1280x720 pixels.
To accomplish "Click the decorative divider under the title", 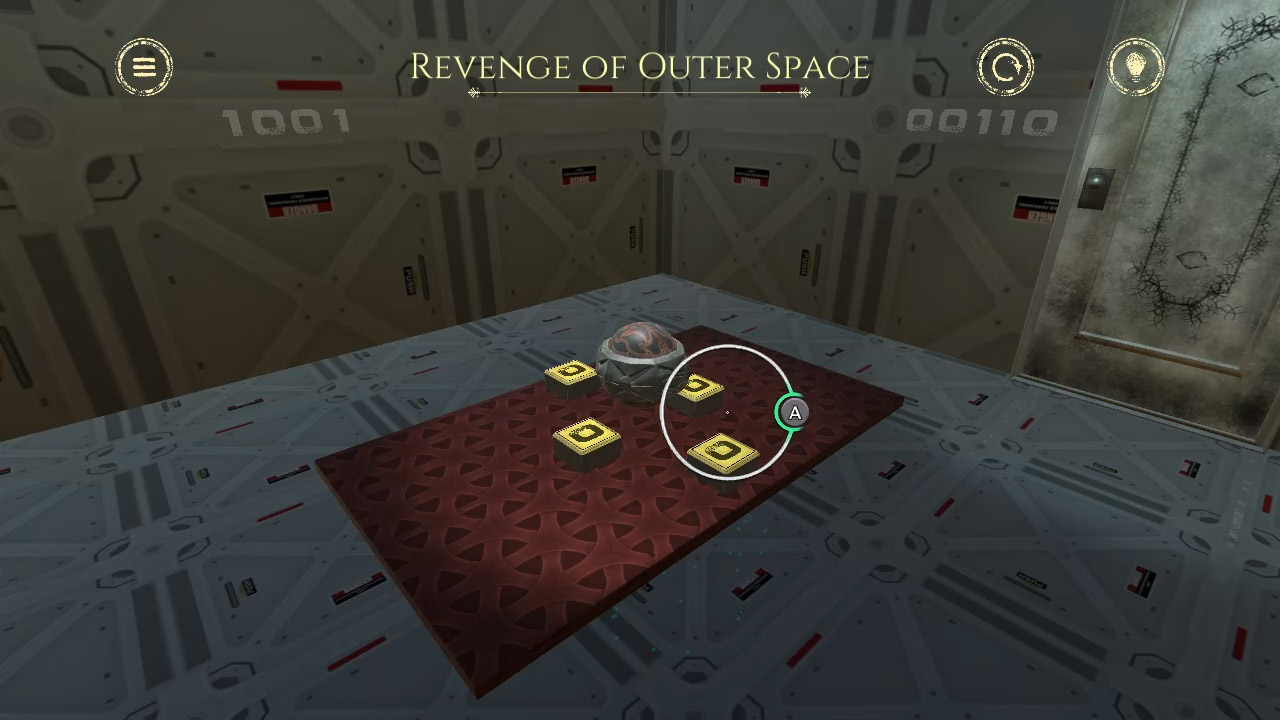I will coord(639,93).
